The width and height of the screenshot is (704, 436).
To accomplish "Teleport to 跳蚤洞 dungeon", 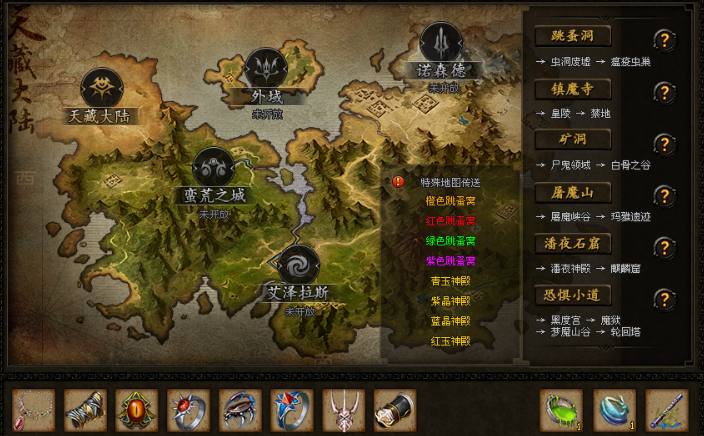I will 573,37.
